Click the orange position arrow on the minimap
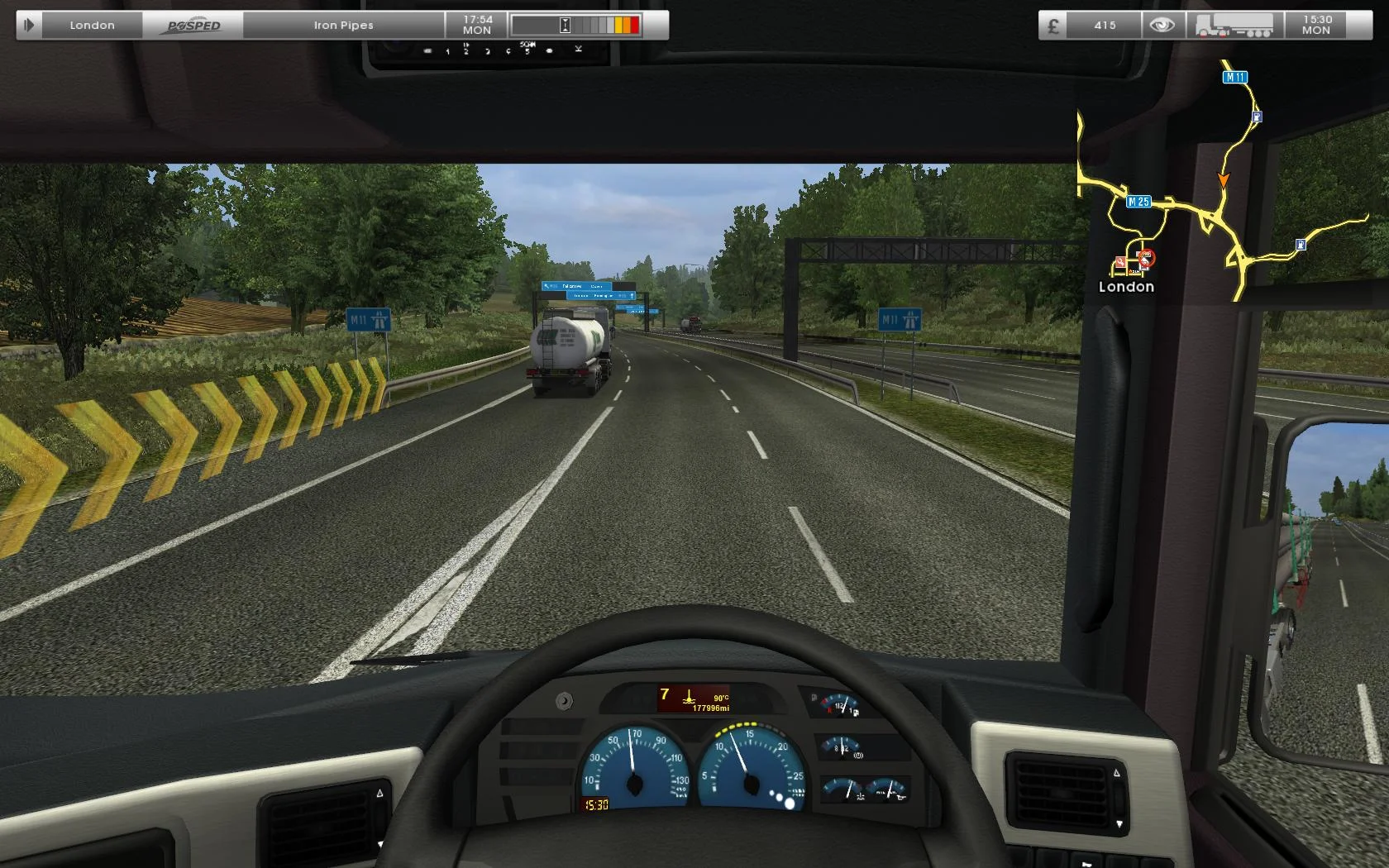The width and height of the screenshot is (1389, 868). point(1224,179)
